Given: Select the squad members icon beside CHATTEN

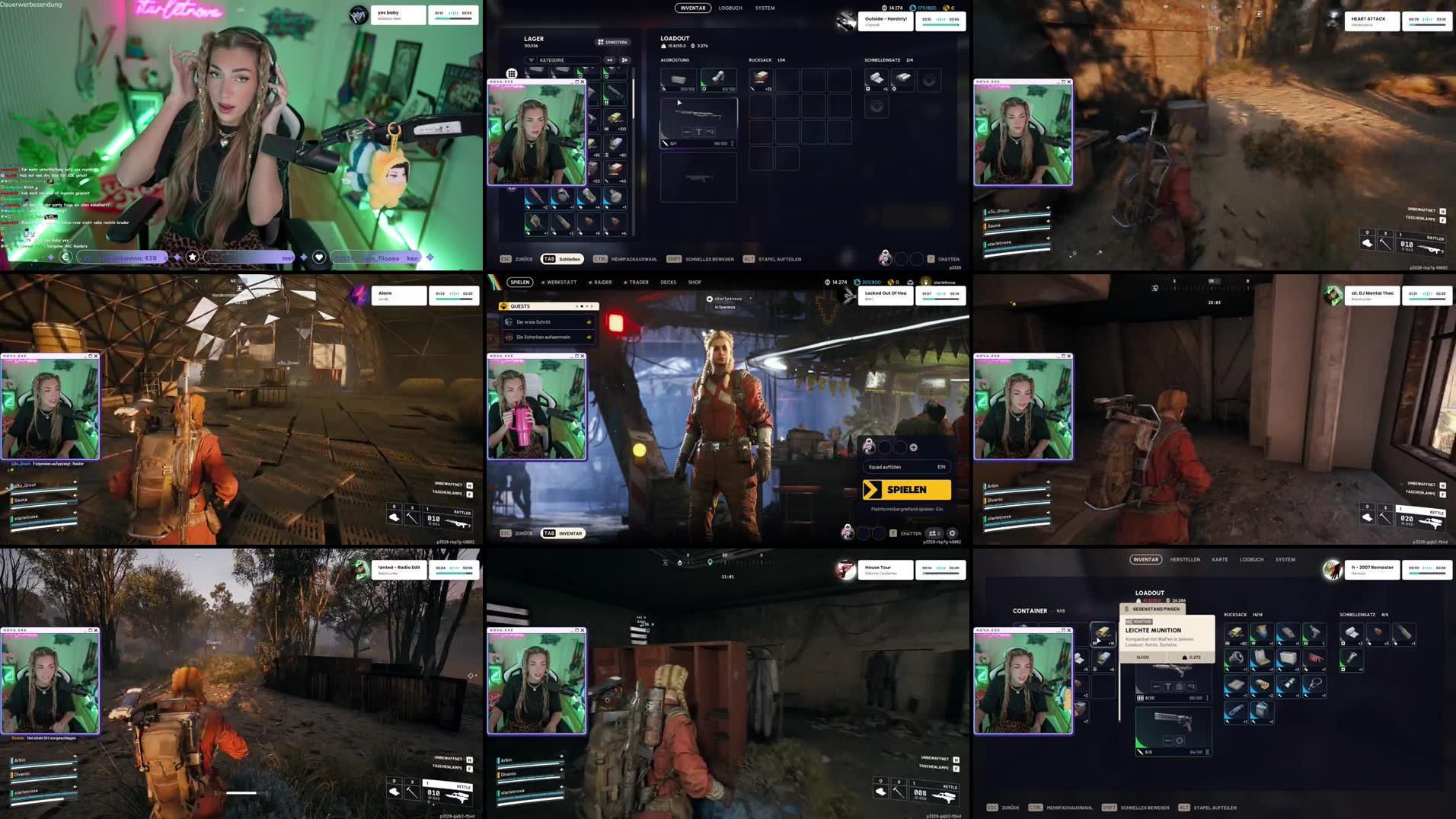Looking at the screenshot, I should coord(933,533).
